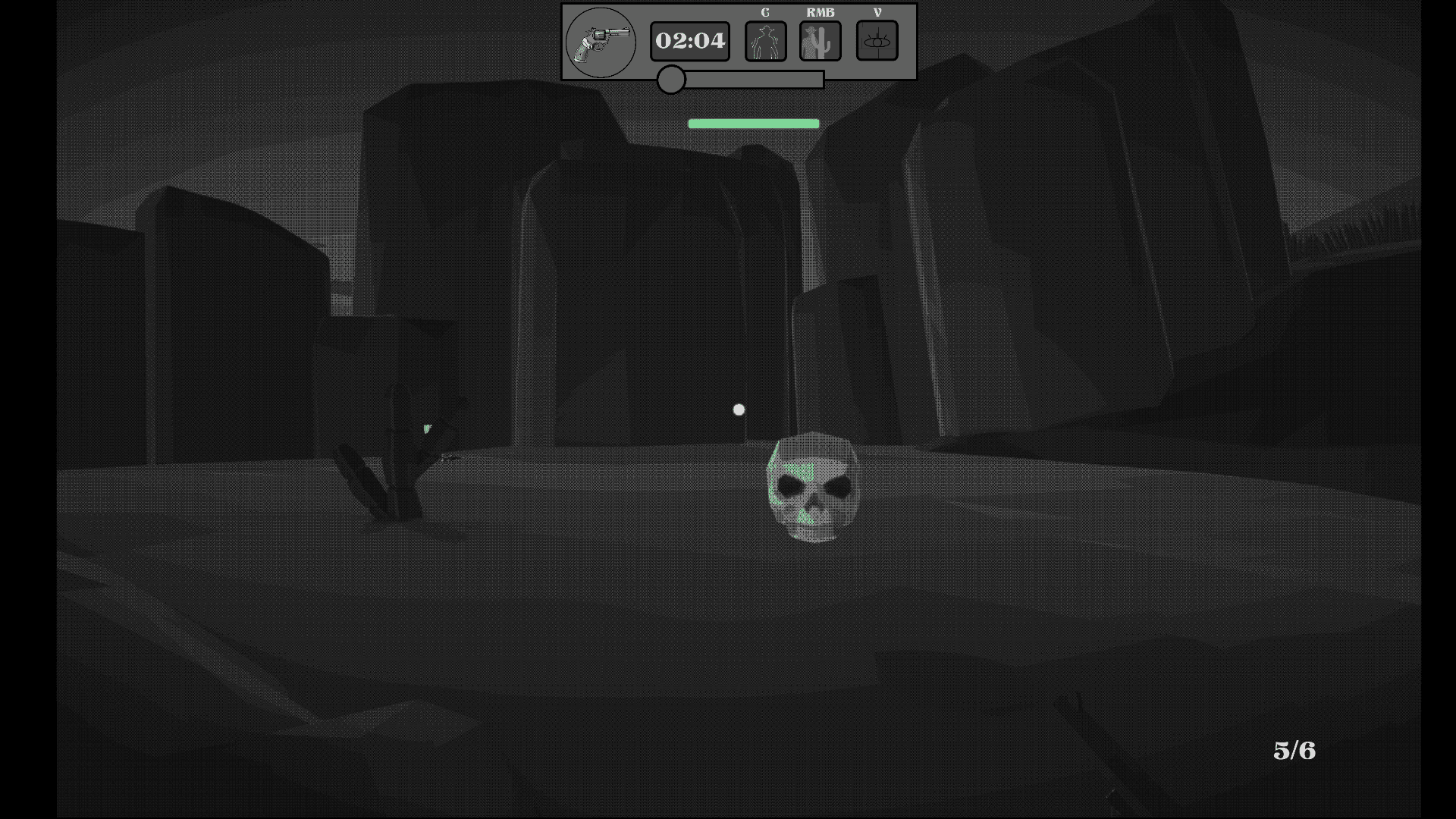Click the timer showing 02:04
Screen dimensions: 1456x819
[689, 41]
